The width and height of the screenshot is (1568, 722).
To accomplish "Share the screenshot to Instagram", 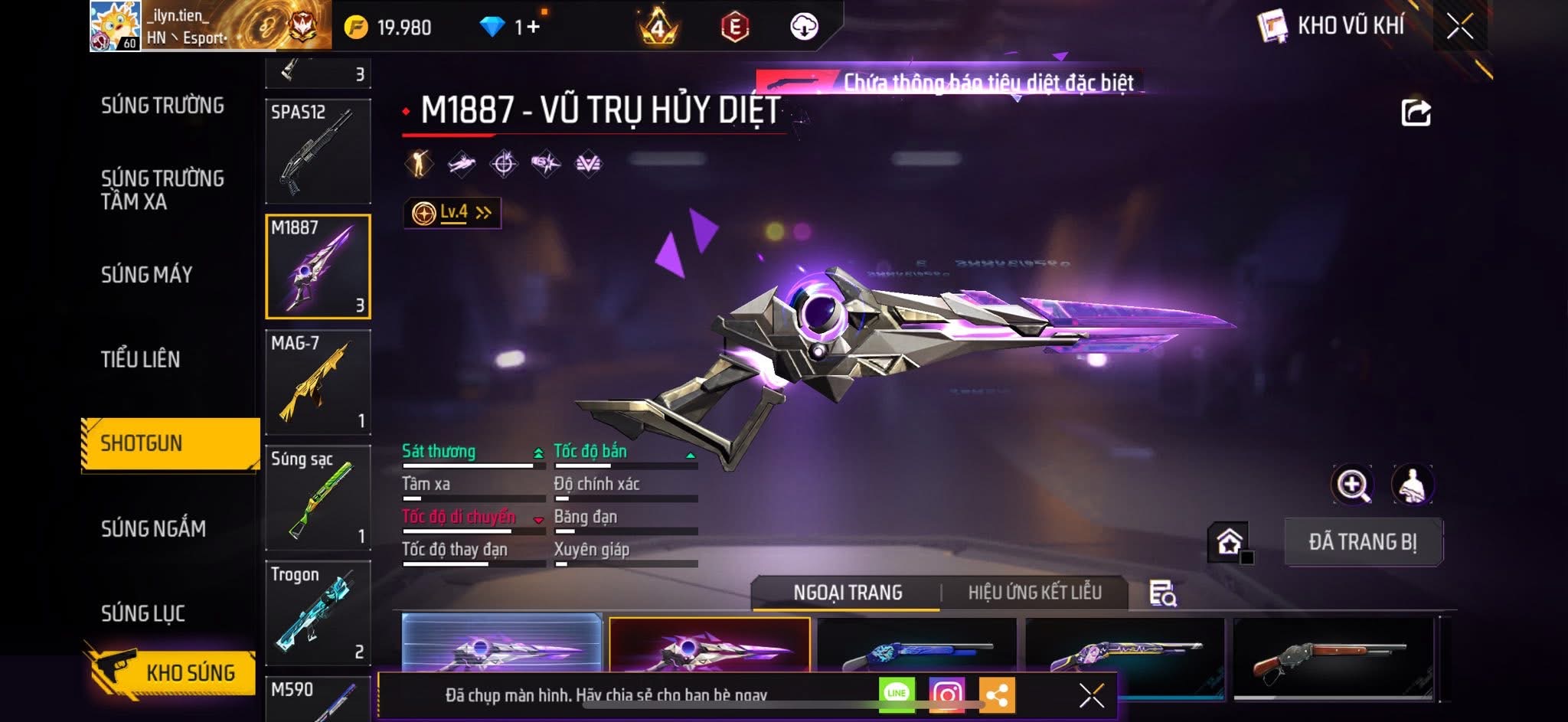I will [x=946, y=694].
